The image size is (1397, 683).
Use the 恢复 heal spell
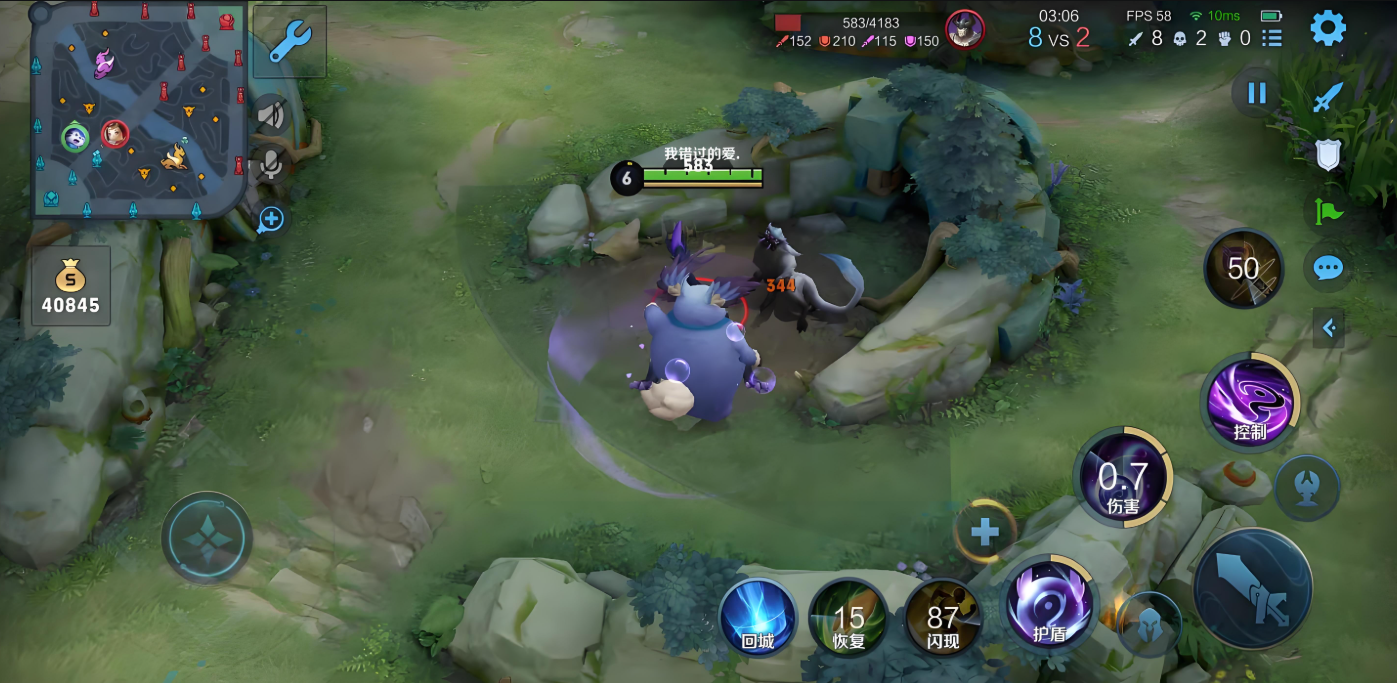849,617
